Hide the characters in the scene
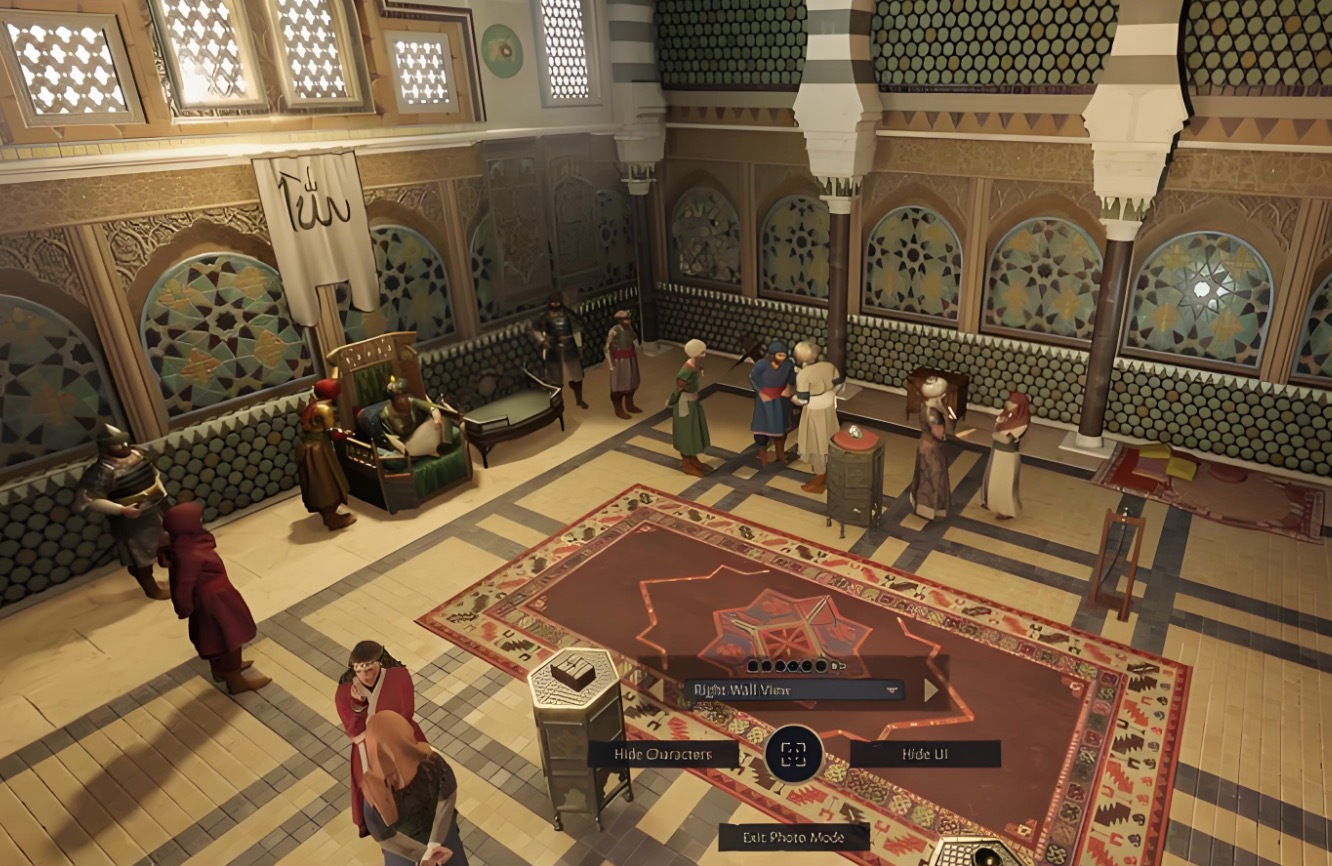 click(x=663, y=754)
